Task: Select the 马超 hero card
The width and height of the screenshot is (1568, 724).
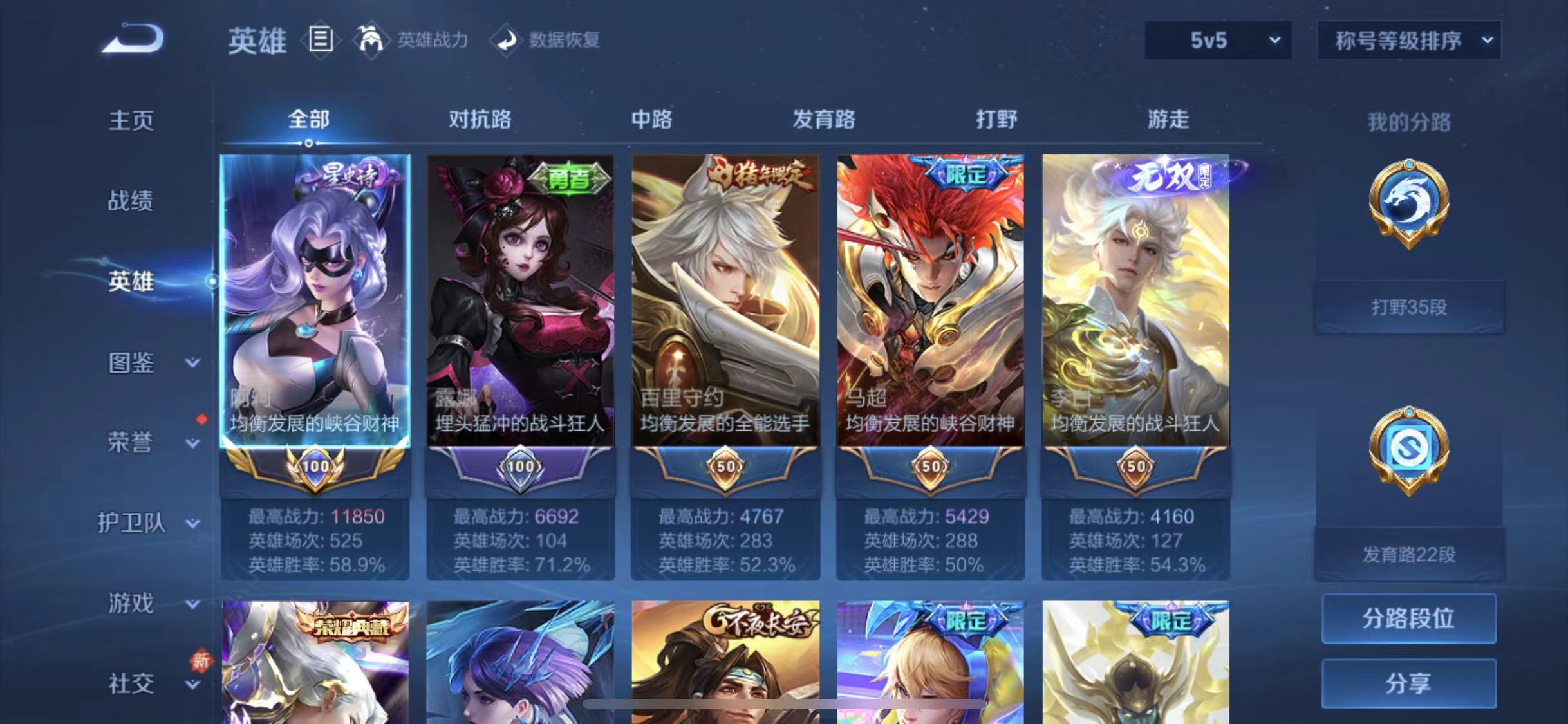Action: (929, 302)
